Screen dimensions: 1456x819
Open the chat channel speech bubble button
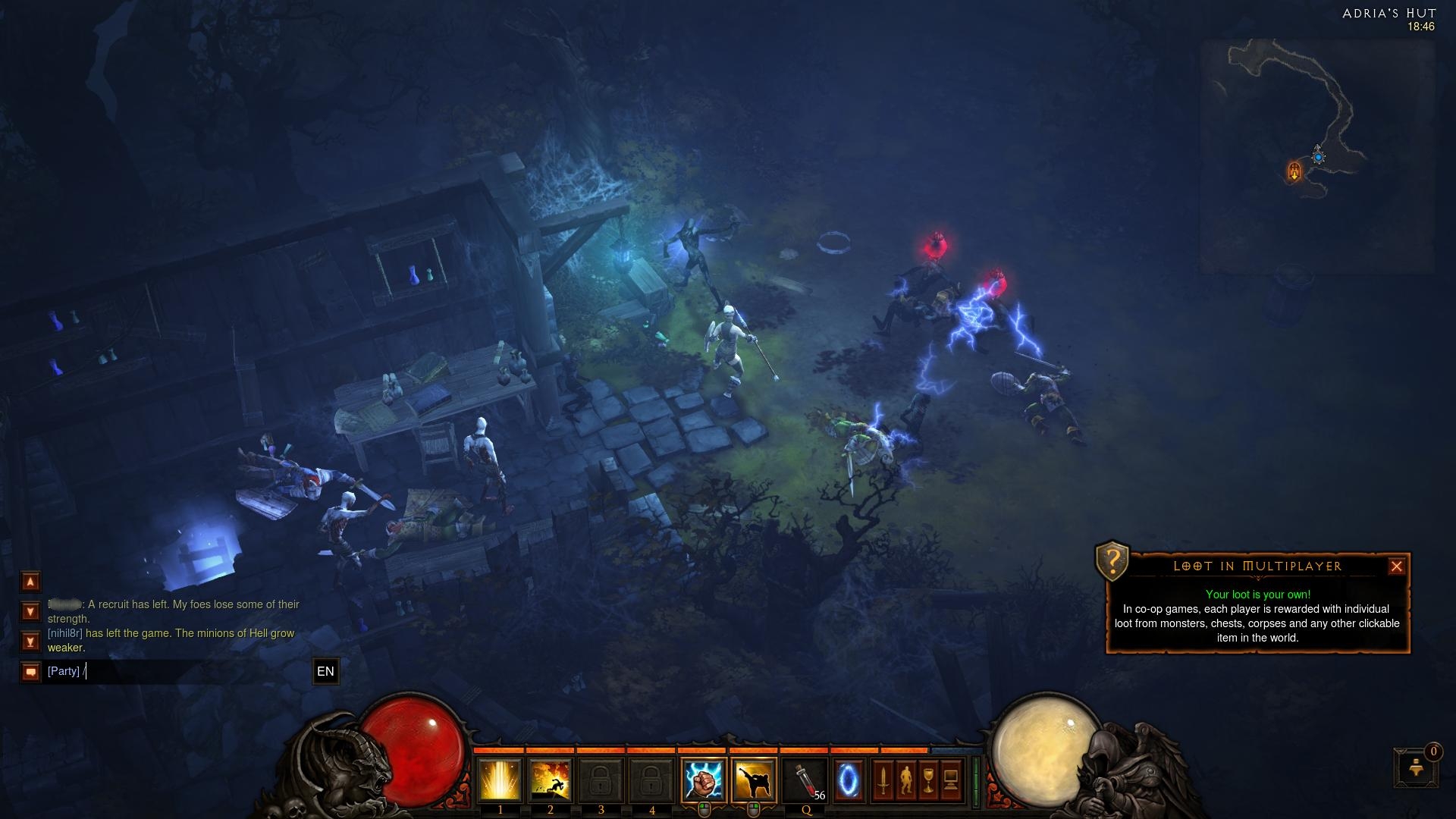pyautogui.click(x=30, y=672)
